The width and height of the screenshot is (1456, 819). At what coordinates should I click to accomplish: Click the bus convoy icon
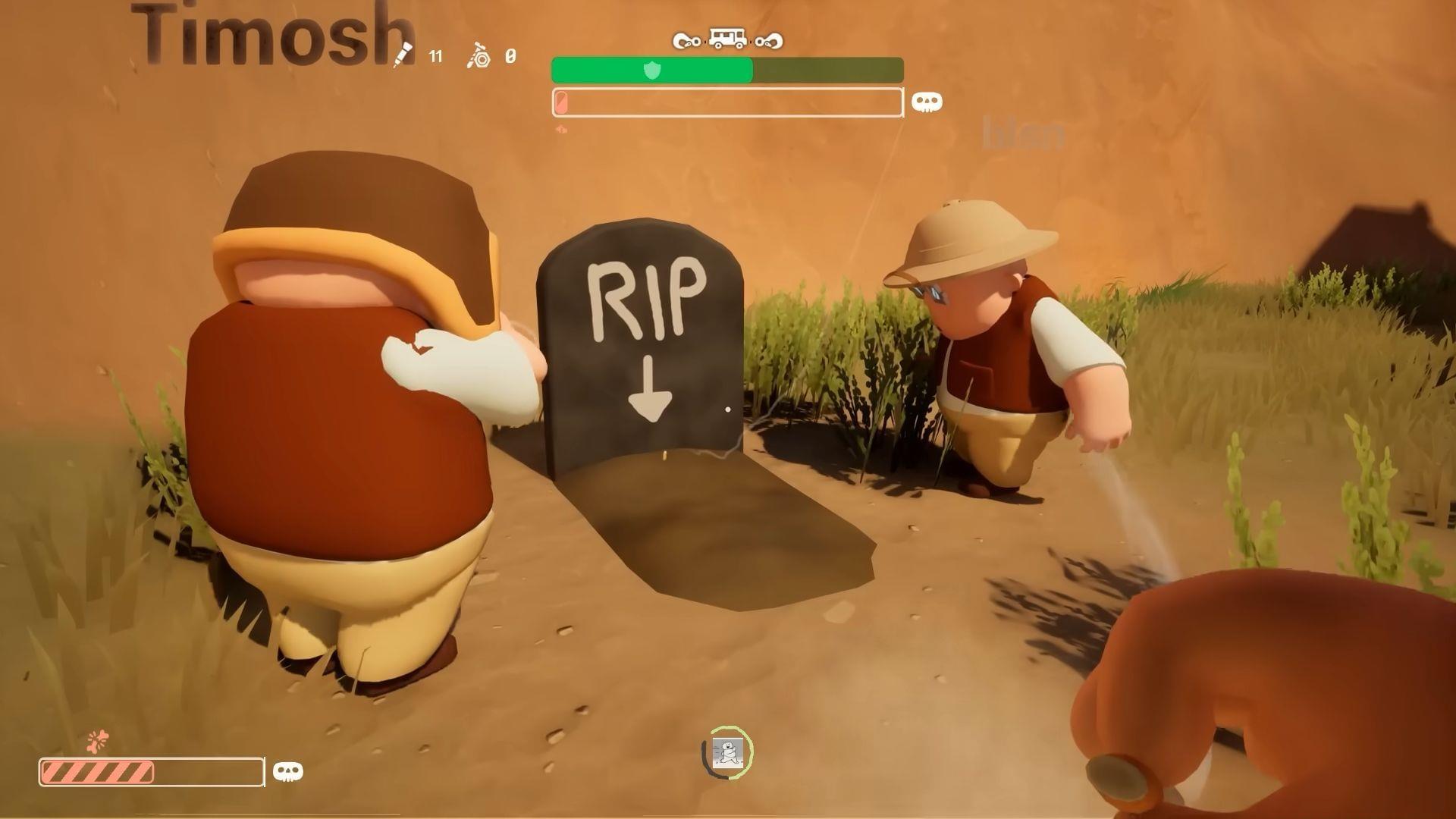(x=726, y=39)
